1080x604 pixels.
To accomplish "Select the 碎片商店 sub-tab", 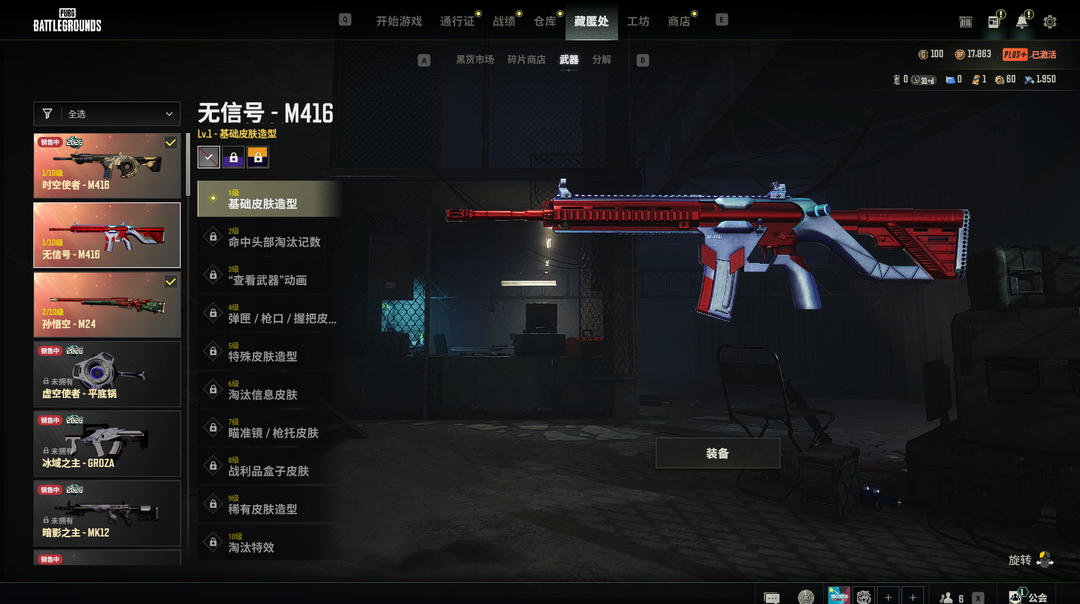I will (x=526, y=60).
